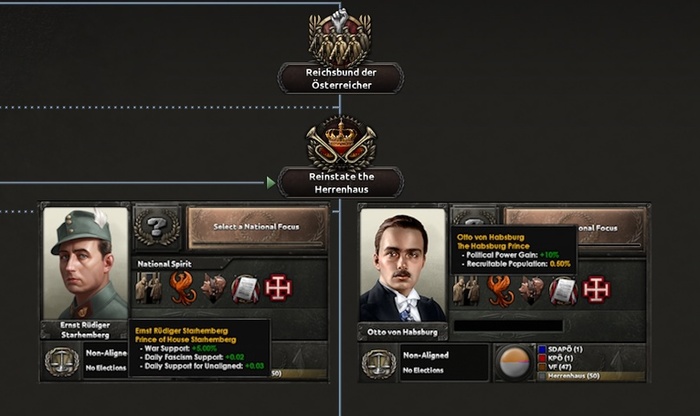700x416 pixels.
Task: Select the orange phoenix spirit in Starhemberg's panel
Action: (182, 289)
